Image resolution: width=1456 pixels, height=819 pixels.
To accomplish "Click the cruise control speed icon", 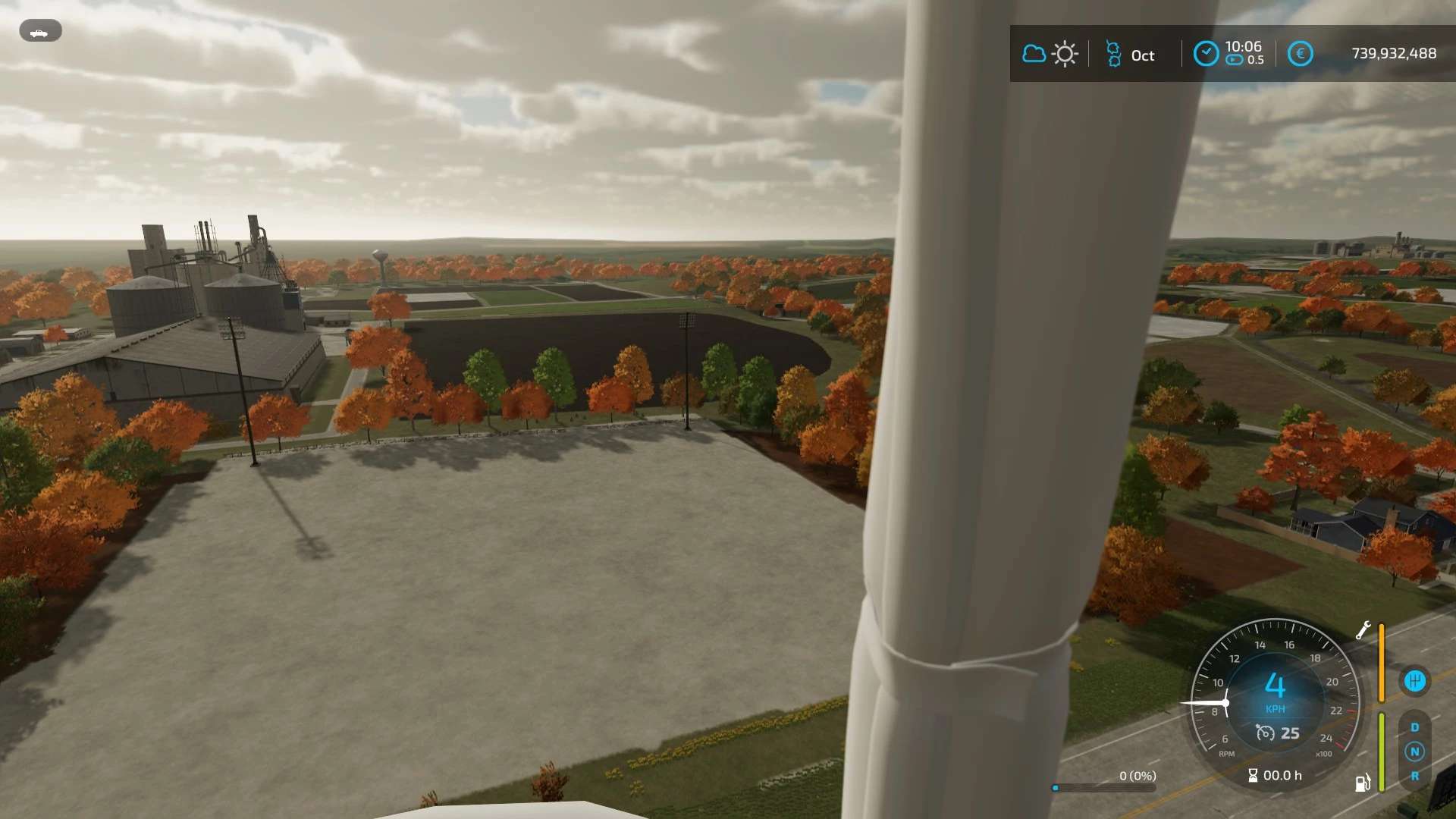I will tap(1265, 733).
